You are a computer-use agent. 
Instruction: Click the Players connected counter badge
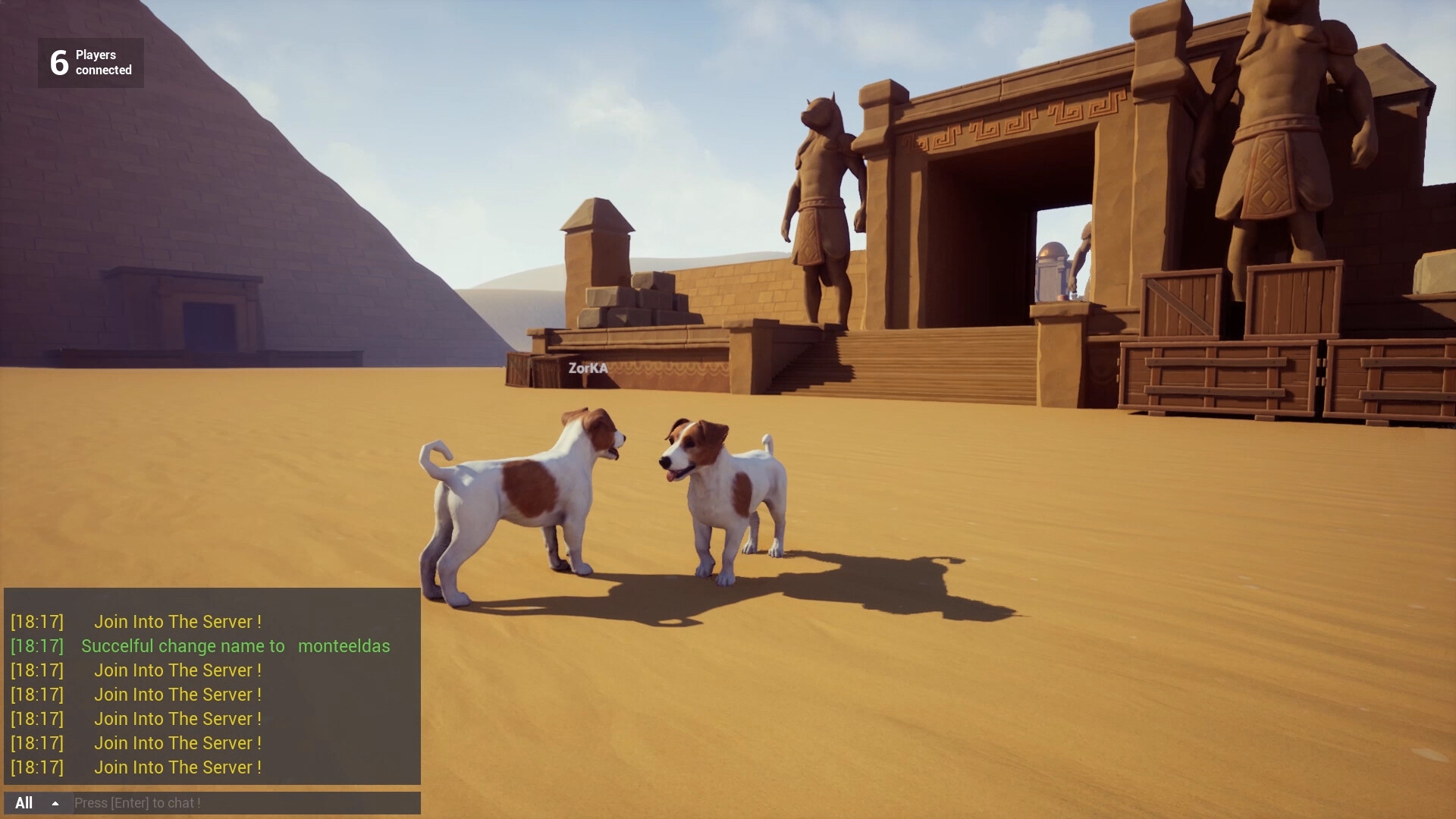click(89, 63)
